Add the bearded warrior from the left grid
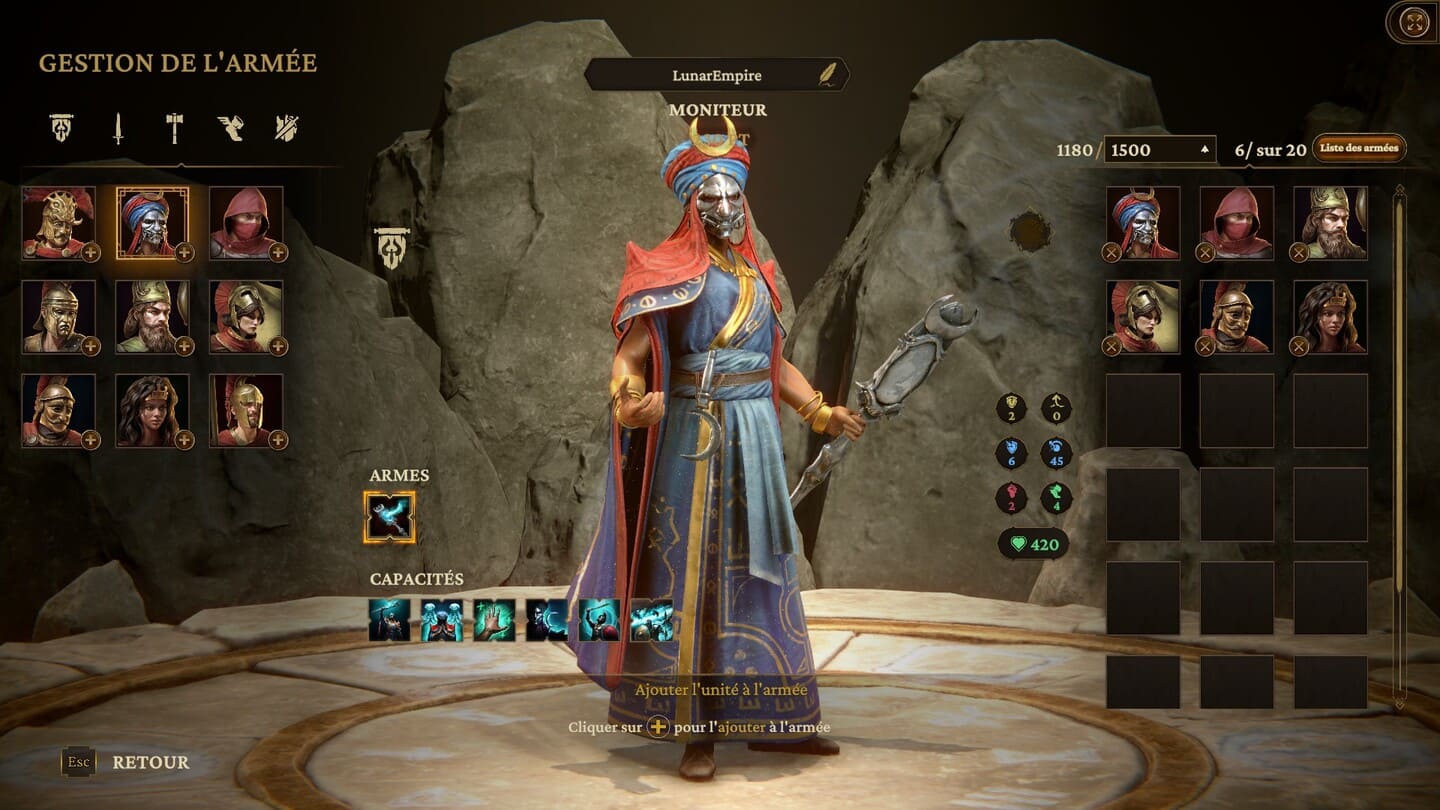Screen dimensions: 1440x810 [x=184, y=346]
